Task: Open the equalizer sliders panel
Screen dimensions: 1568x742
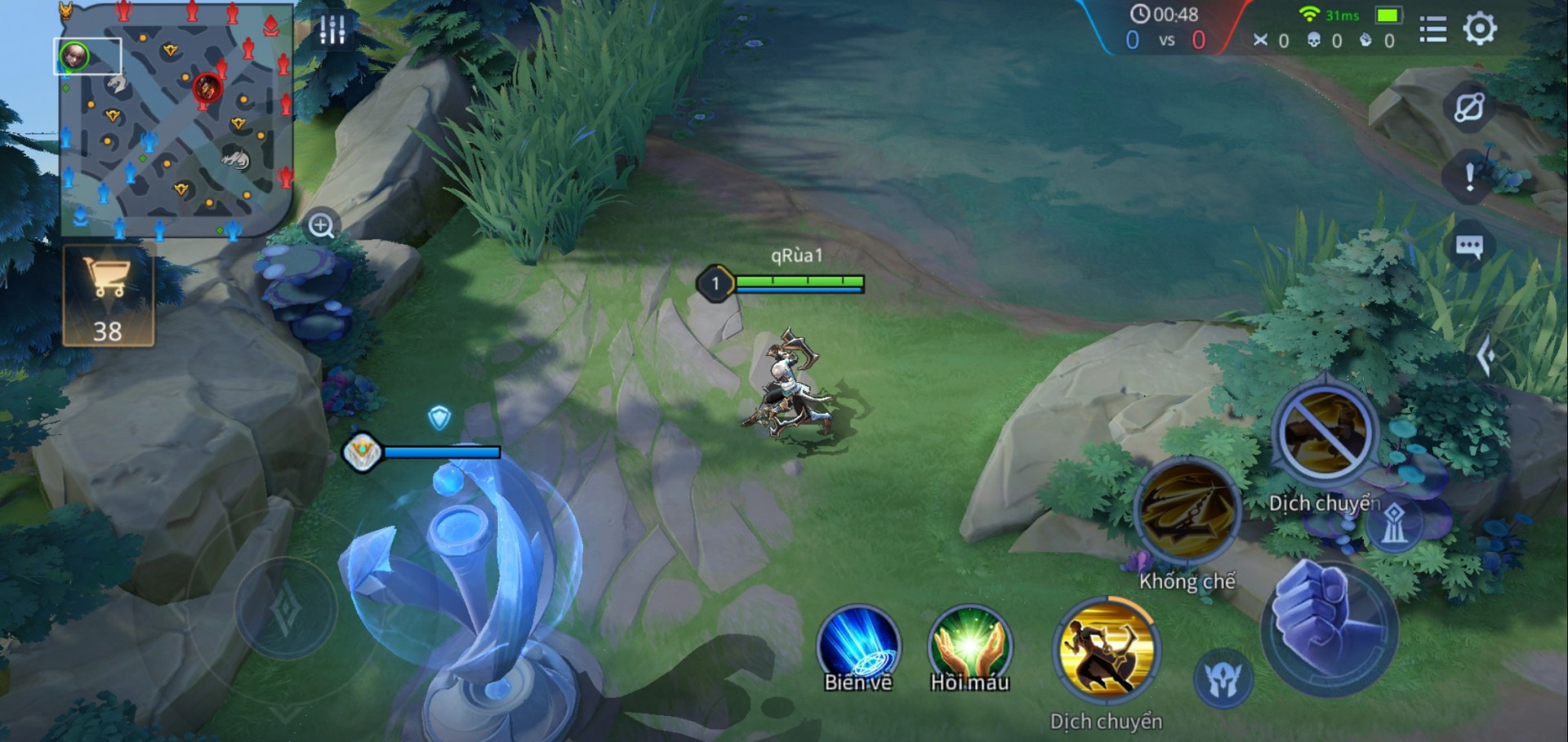Action: click(332, 29)
